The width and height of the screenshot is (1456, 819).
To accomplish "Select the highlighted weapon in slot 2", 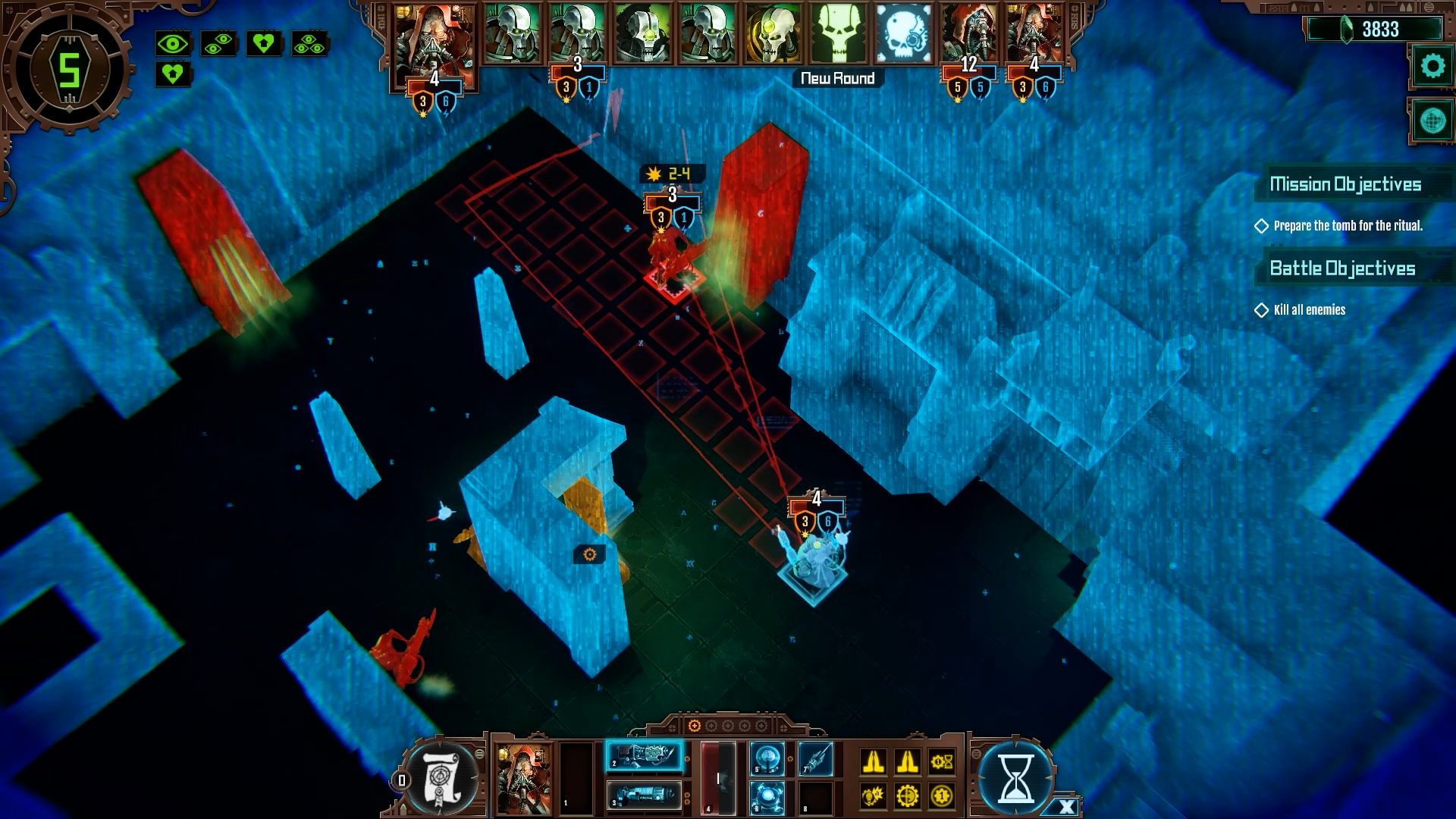I will point(644,756).
